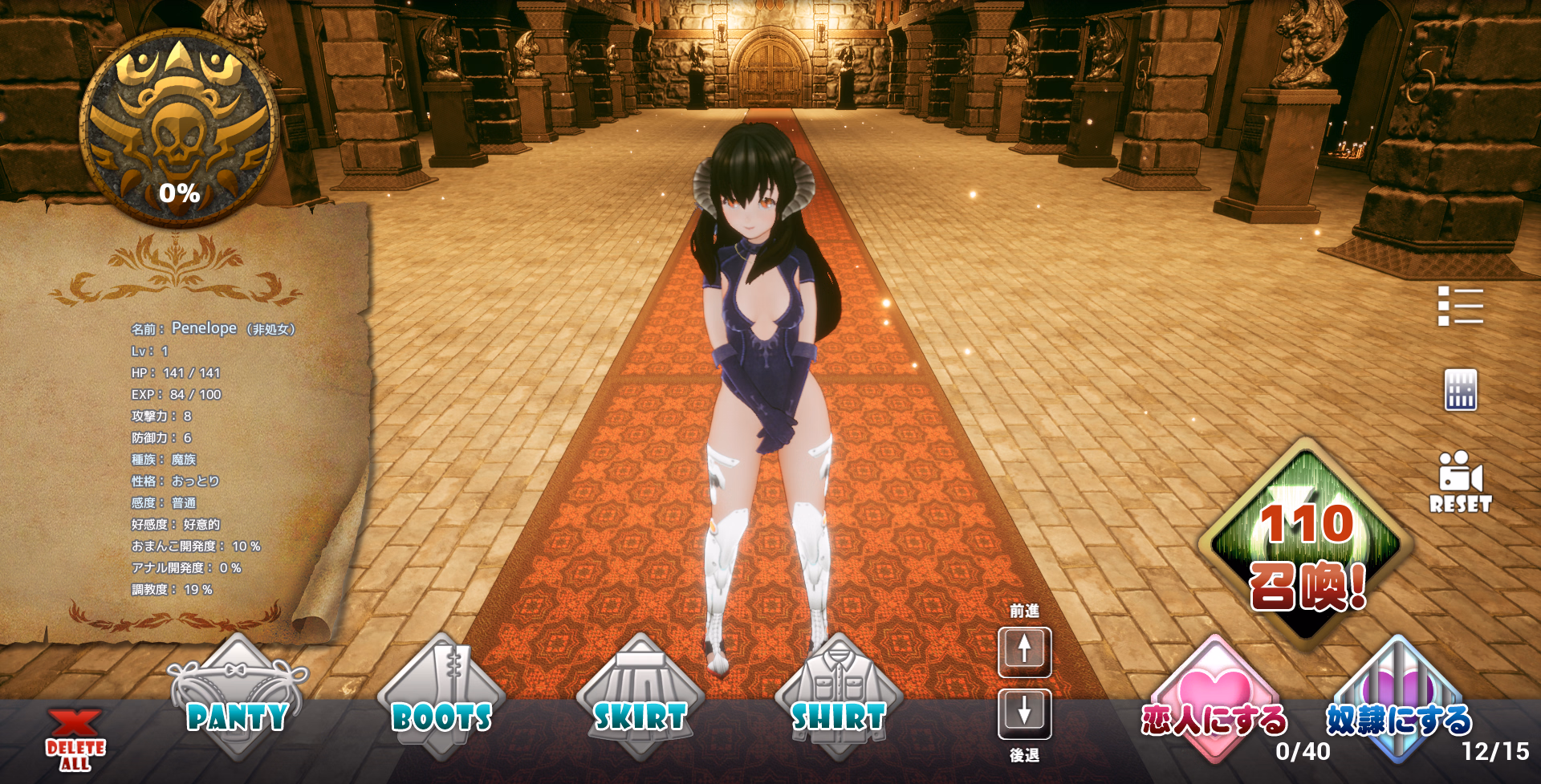Click the gold skull emblem medallion

(180, 128)
